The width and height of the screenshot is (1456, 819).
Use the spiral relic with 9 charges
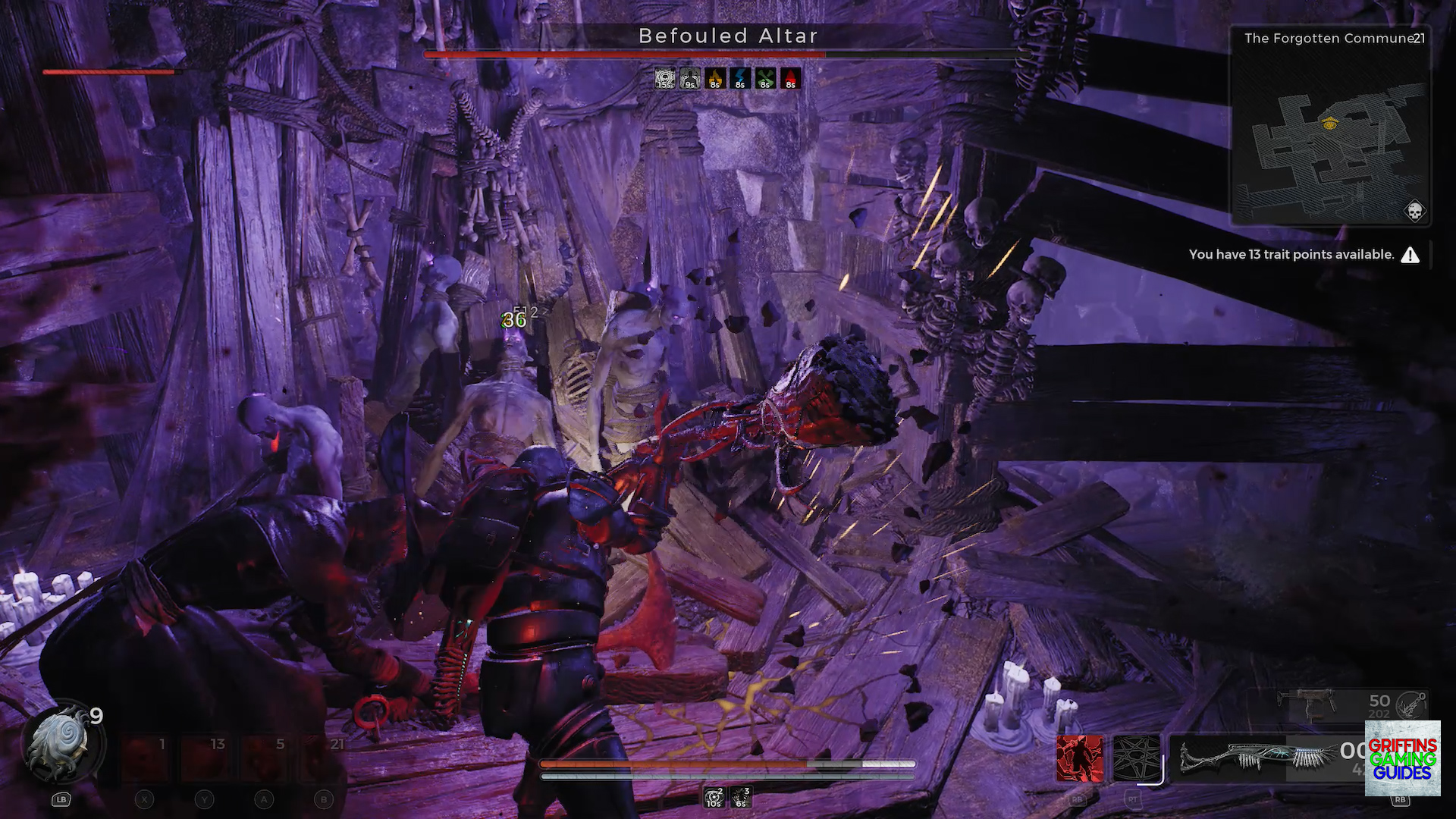[62, 745]
